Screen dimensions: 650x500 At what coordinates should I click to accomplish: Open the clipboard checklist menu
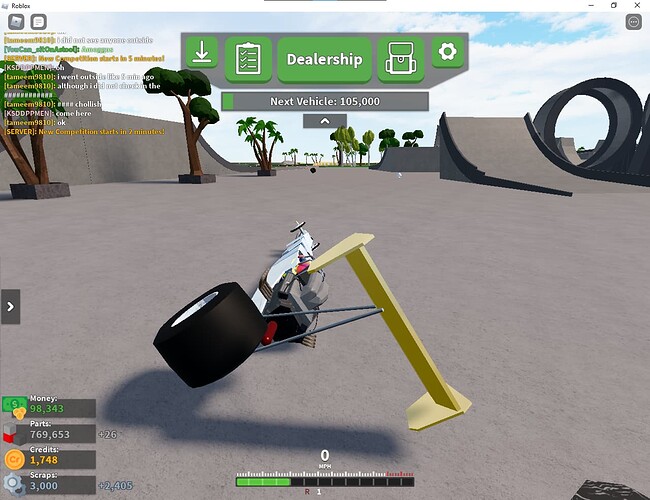[248, 59]
